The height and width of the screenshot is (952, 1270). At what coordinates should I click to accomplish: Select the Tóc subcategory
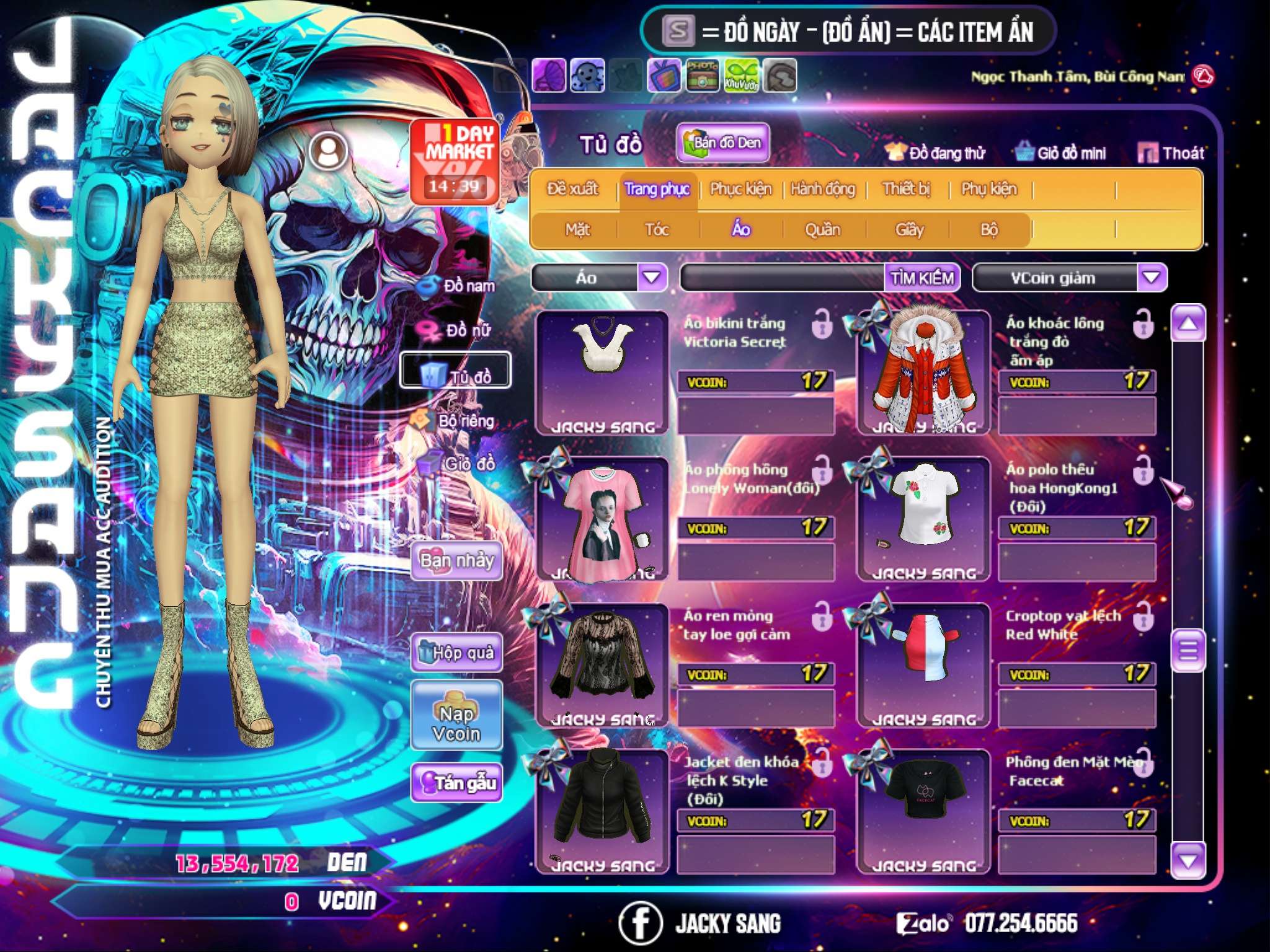pos(657,230)
